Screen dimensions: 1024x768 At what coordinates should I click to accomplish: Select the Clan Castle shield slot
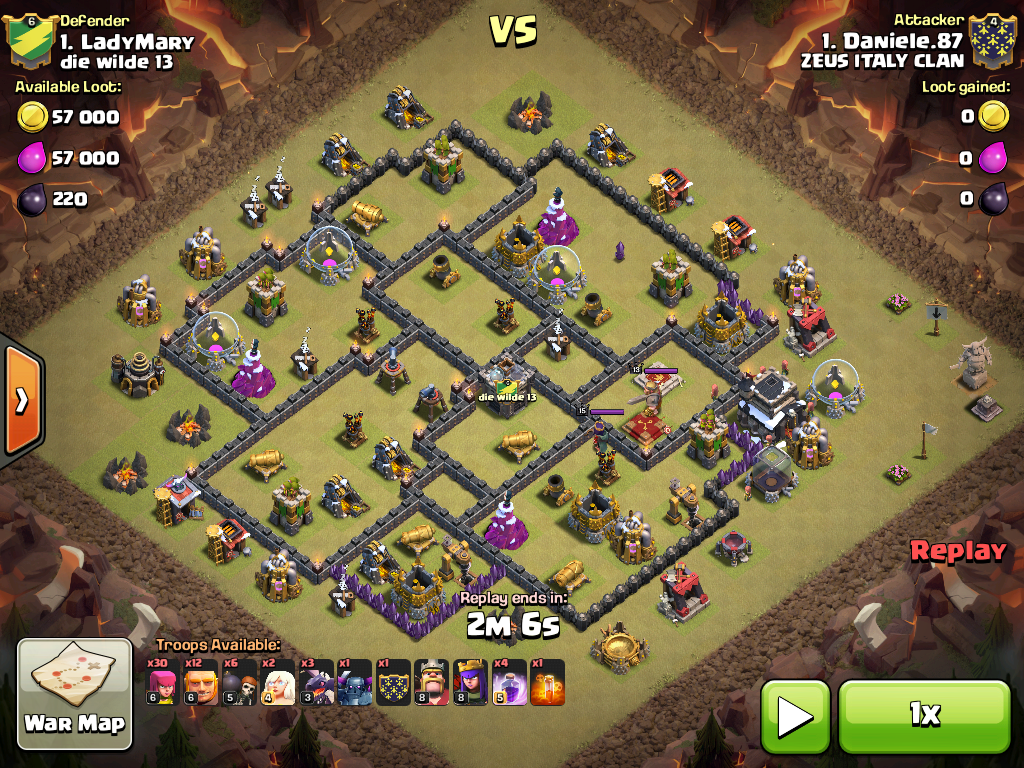pyautogui.click(x=394, y=683)
